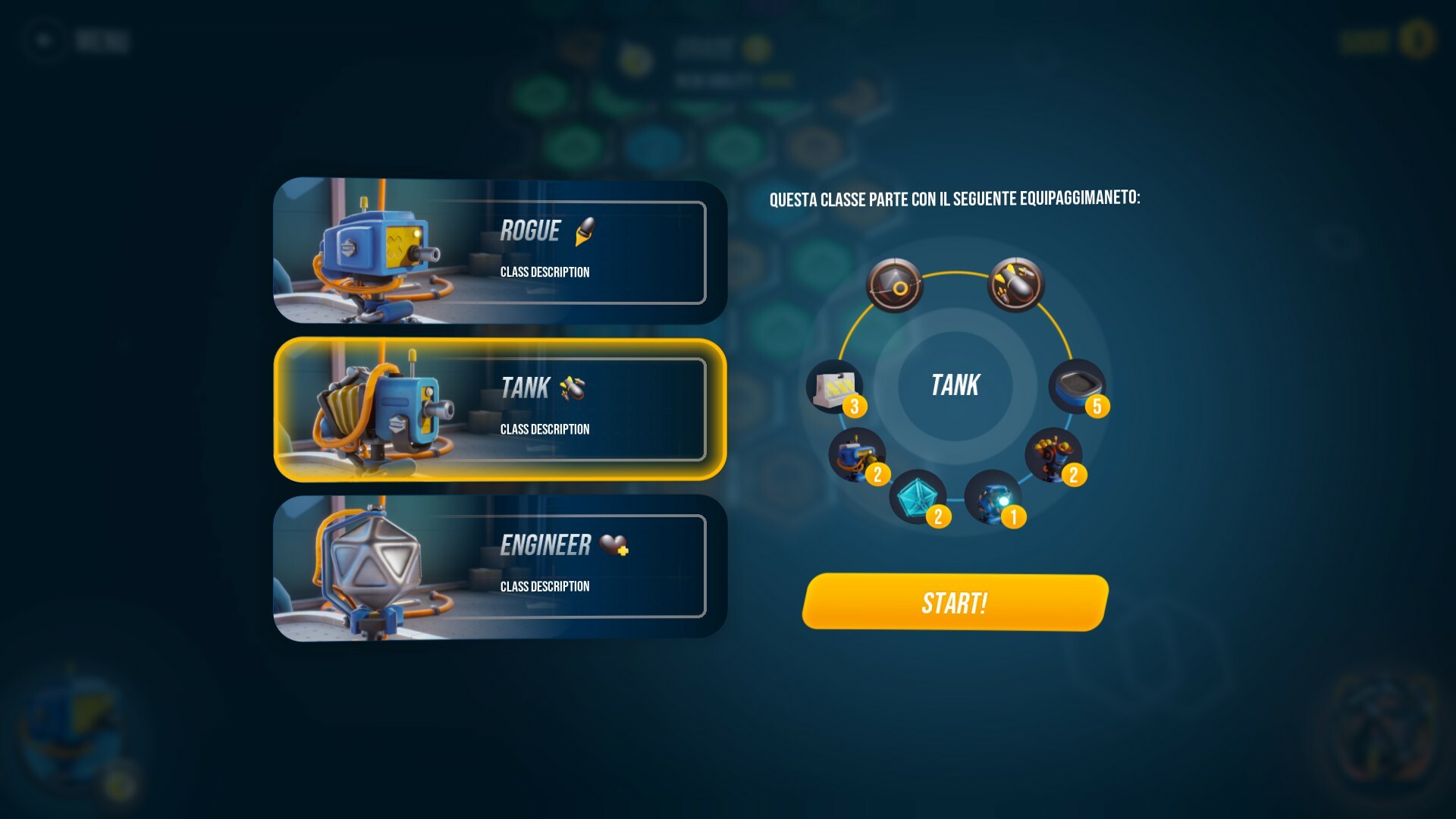Click the Rogue class description text
Image resolution: width=1456 pixels, height=819 pixels.
pyautogui.click(x=545, y=271)
